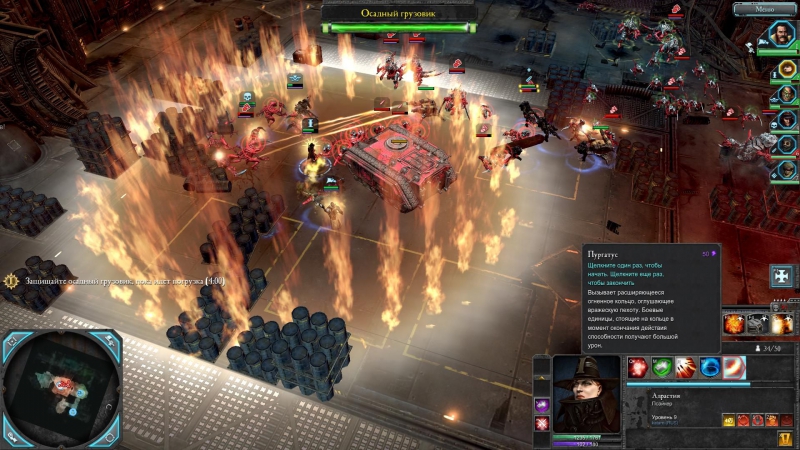Click the minimap's top-left corner button
The height and width of the screenshot is (450, 800).
[13, 340]
